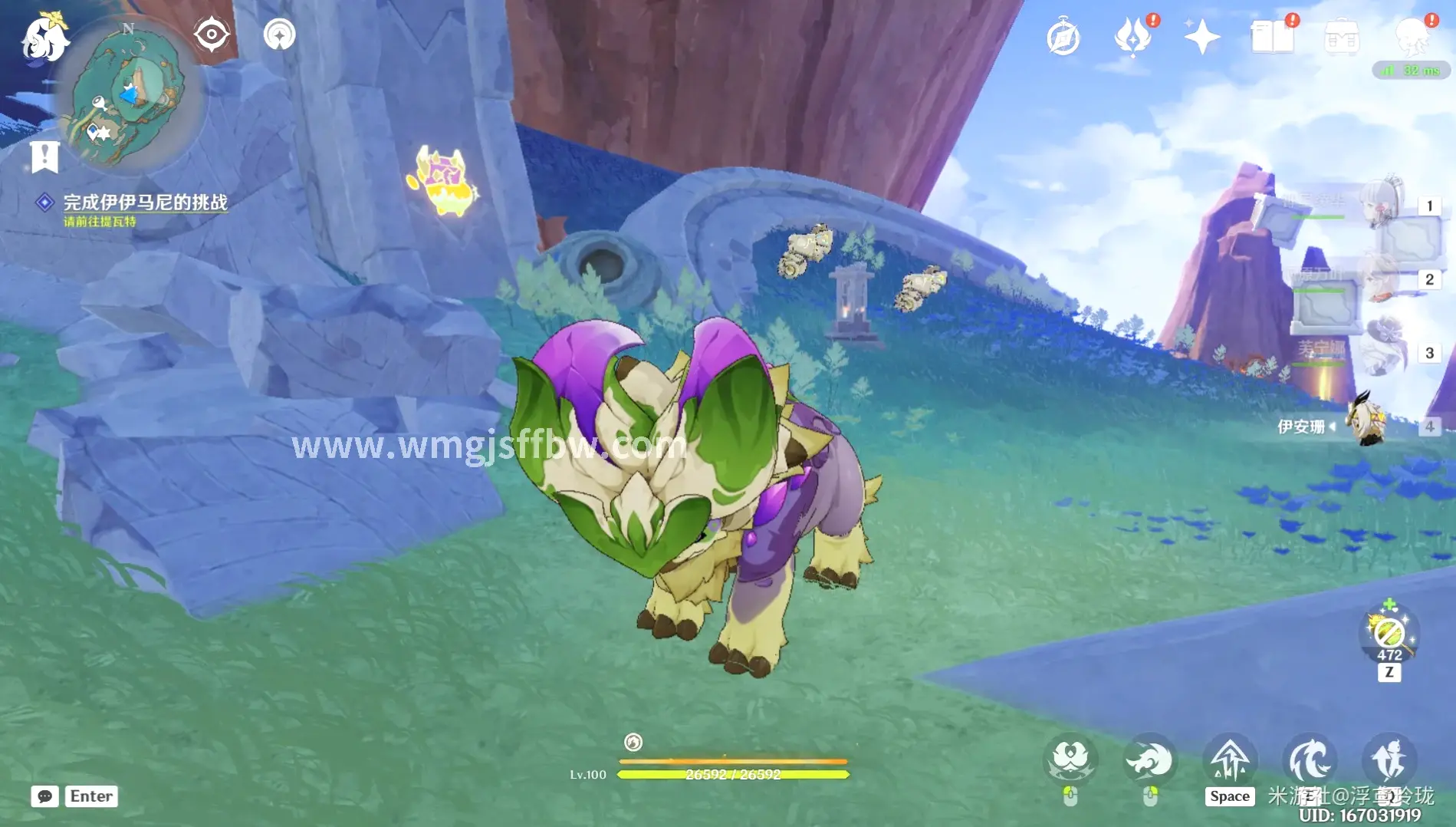This screenshot has width=1456, height=827.
Task: Open the character head profile icon
Action: [x=1411, y=35]
